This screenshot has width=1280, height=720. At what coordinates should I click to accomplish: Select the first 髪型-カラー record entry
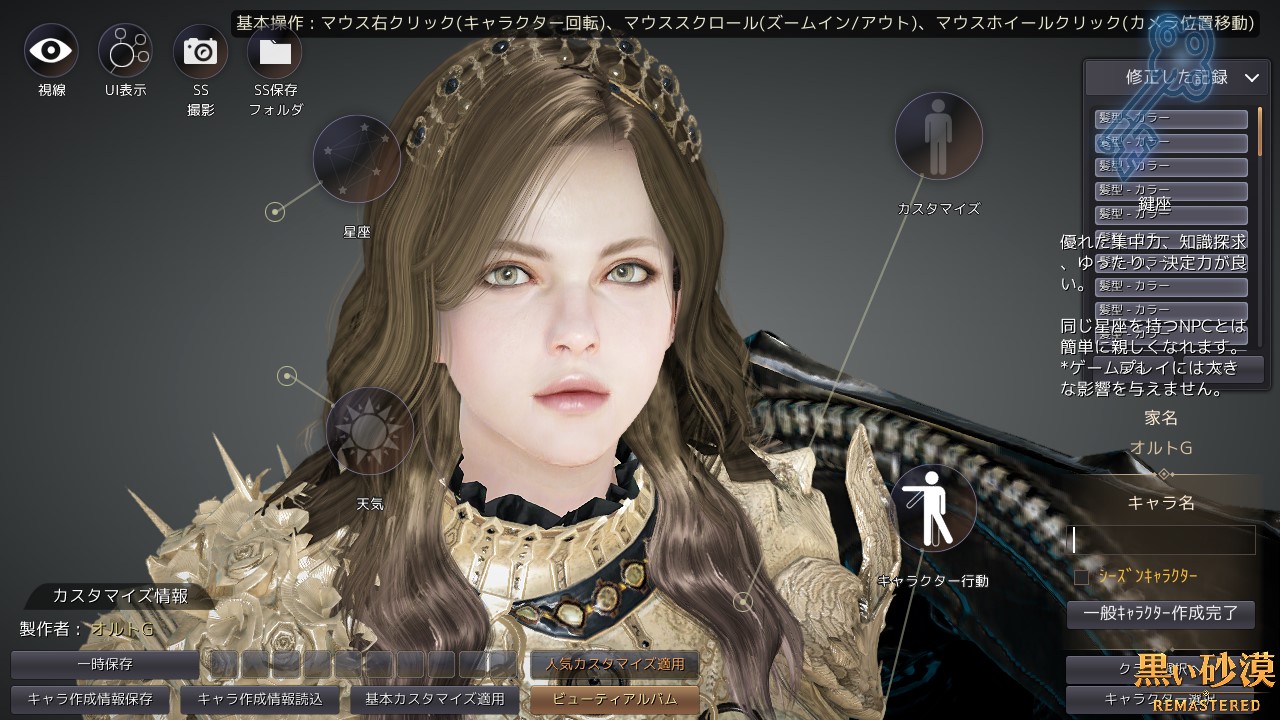click(x=1168, y=119)
